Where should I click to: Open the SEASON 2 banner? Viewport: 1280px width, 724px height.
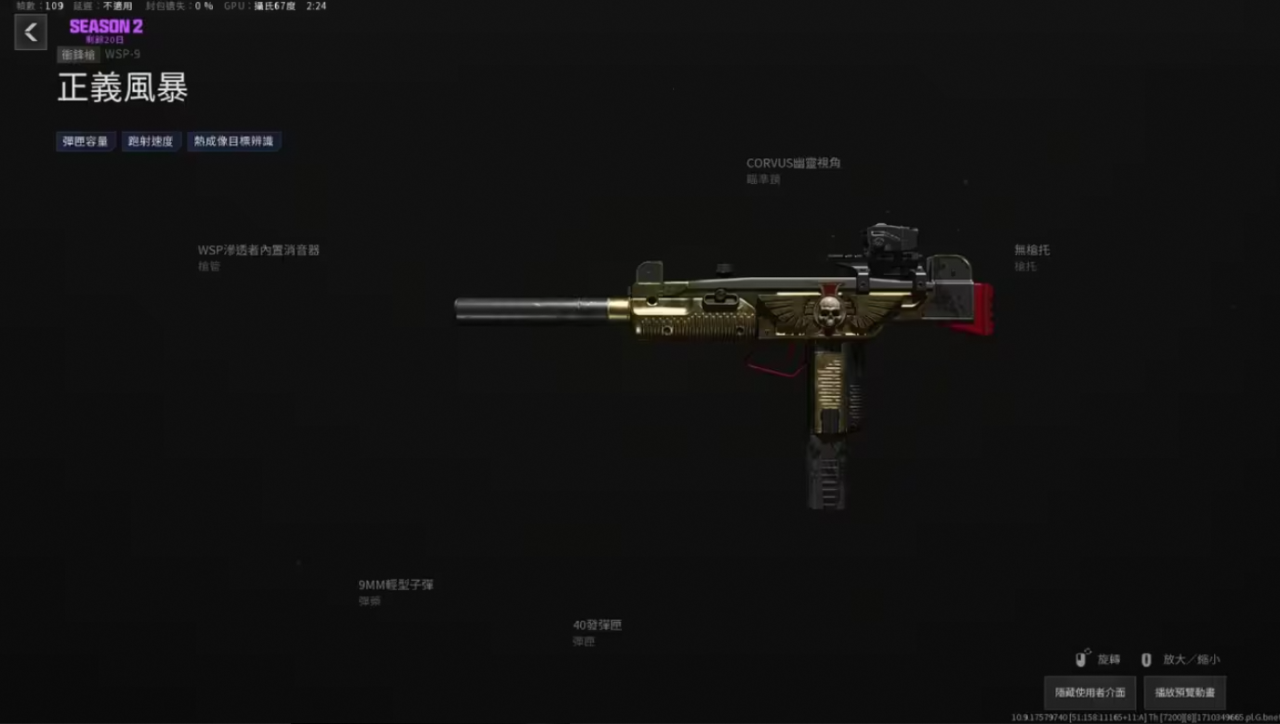105,27
